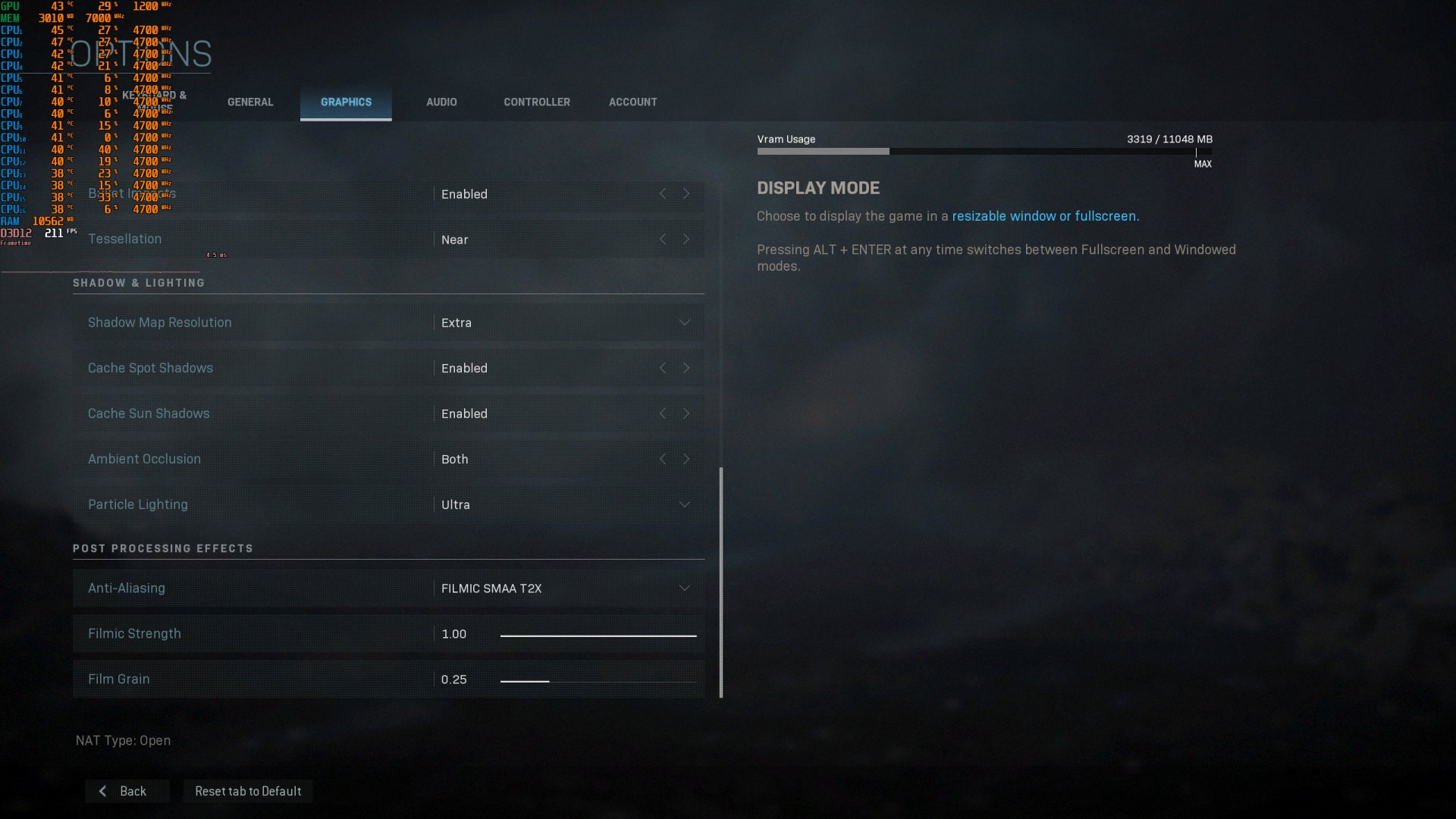Click Reset tab to Default

[x=248, y=791]
